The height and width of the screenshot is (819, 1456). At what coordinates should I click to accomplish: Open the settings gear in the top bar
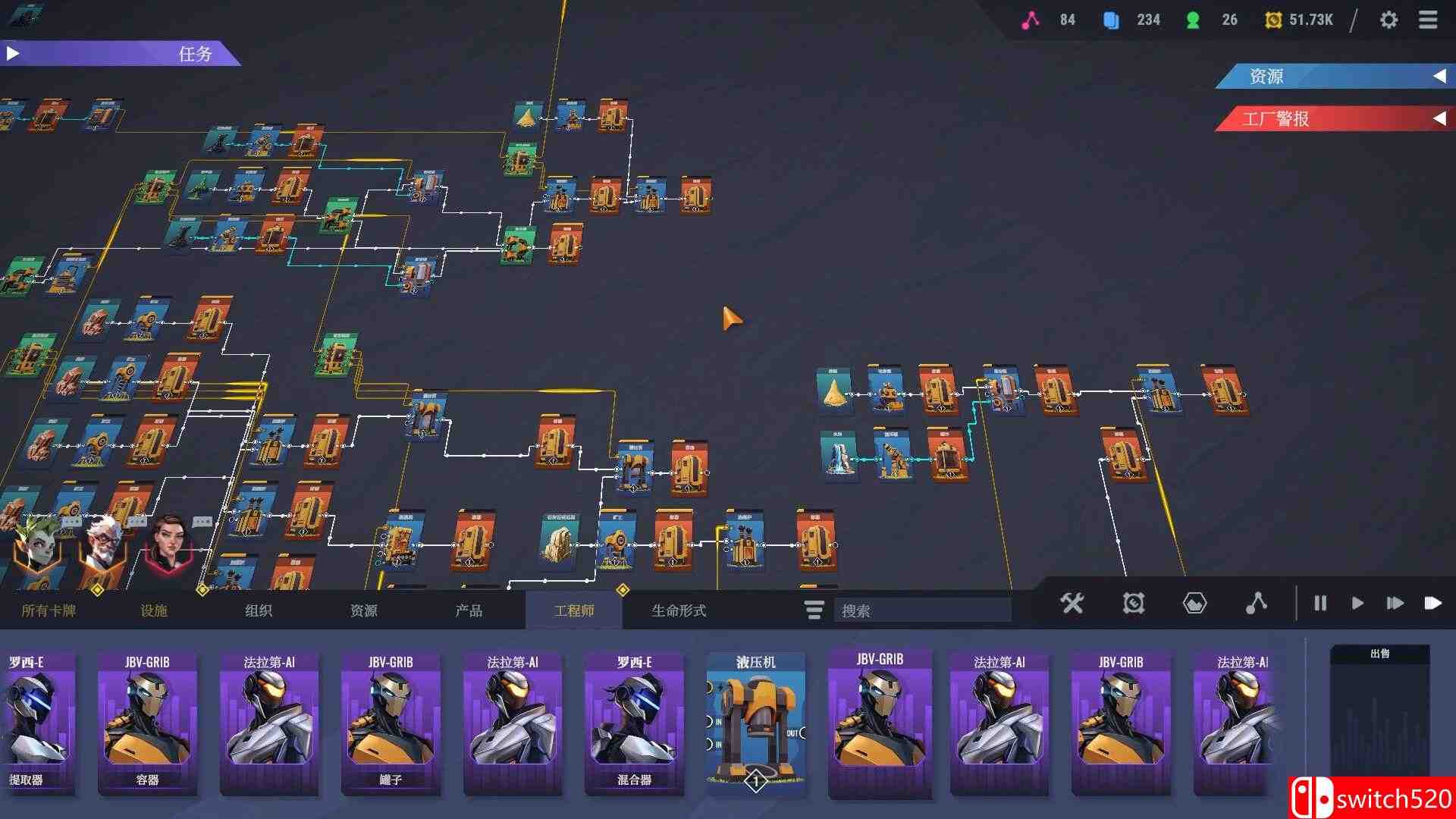pyautogui.click(x=1390, y=20)
